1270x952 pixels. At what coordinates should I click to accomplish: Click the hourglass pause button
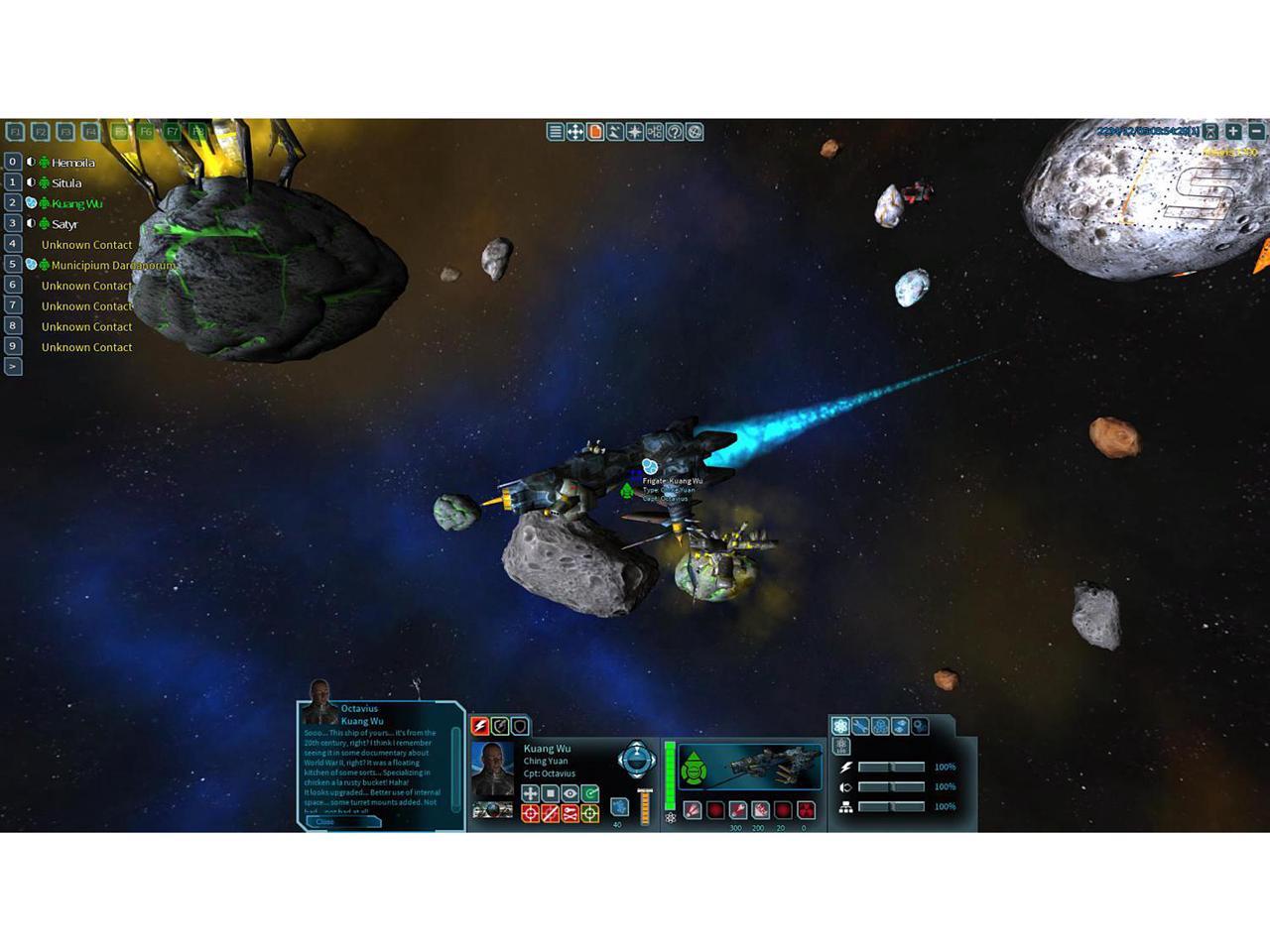tap(1210, 131)
